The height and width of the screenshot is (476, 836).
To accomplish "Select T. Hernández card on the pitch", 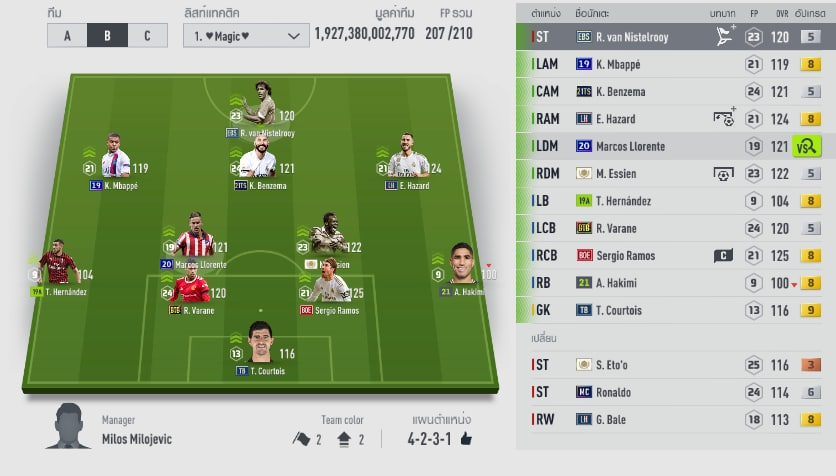I will coord(58,265).
